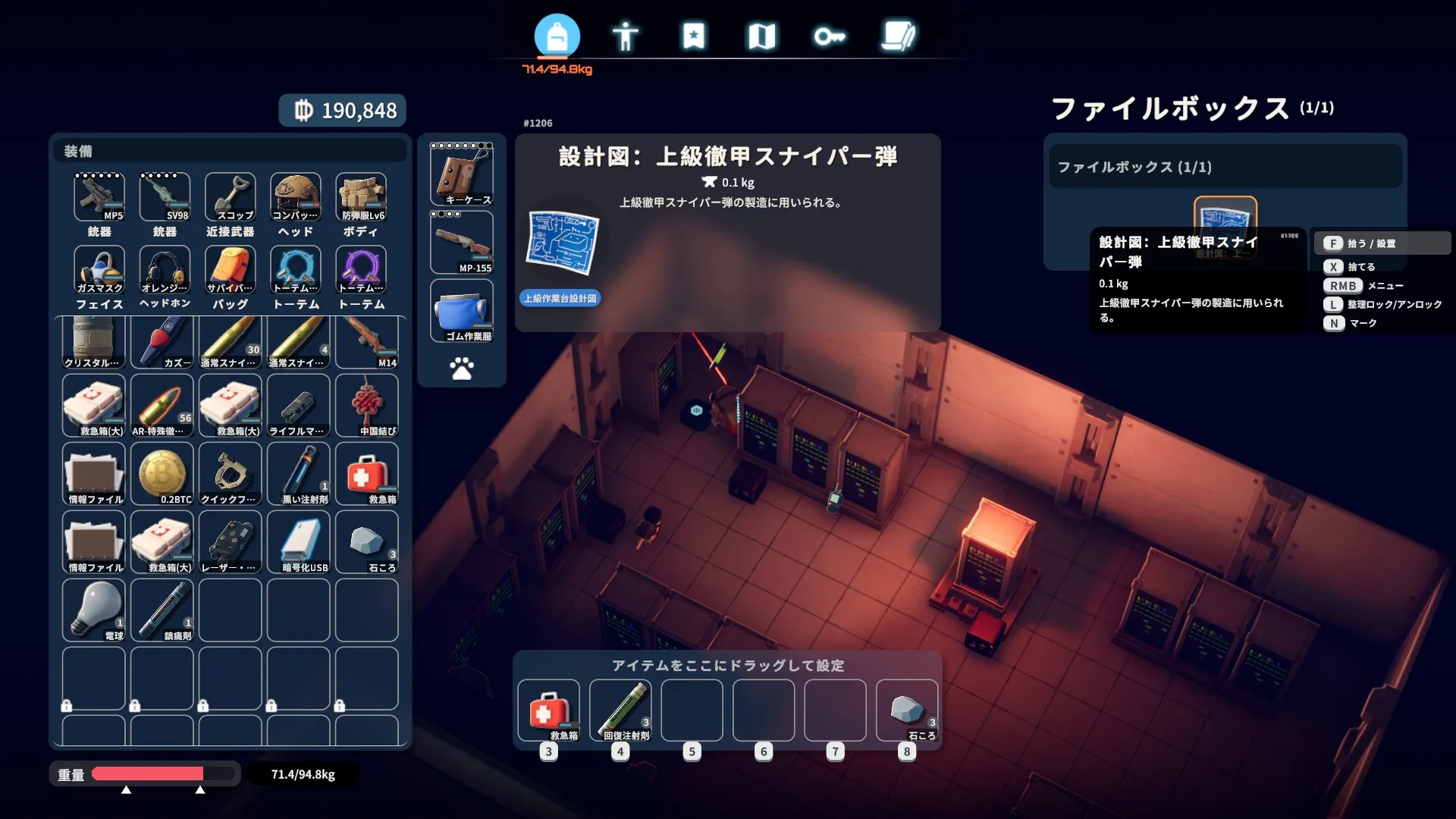
Task: Switch to the character figure tab
Action: (x=625, y=36)
